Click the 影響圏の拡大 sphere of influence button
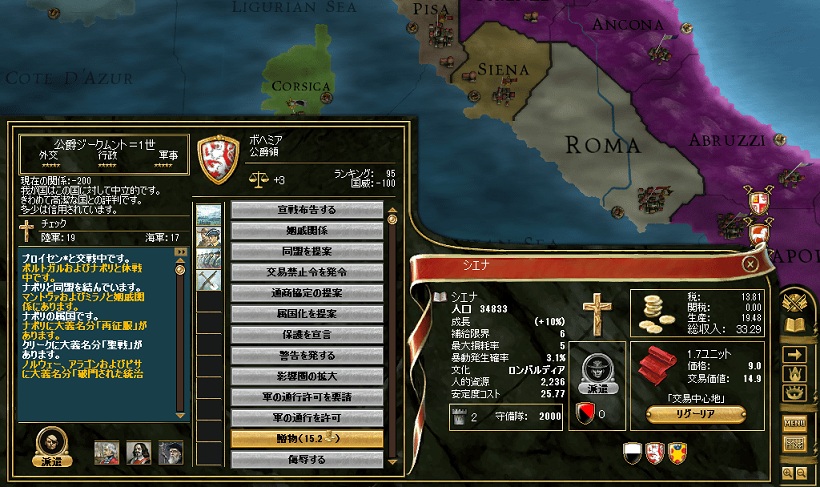 307,376
